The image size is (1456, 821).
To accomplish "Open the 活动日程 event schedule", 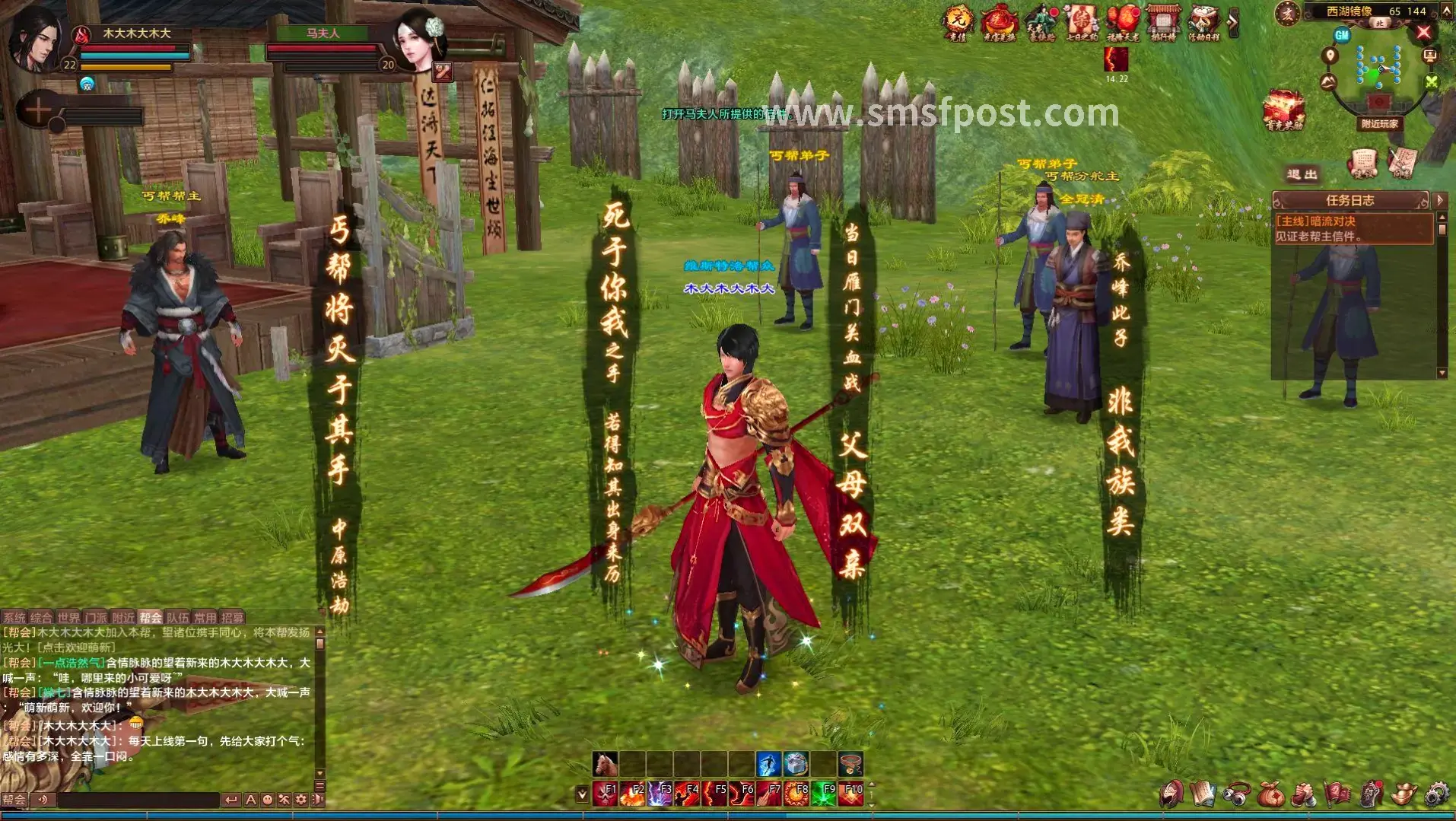I will click(1203, 21).
